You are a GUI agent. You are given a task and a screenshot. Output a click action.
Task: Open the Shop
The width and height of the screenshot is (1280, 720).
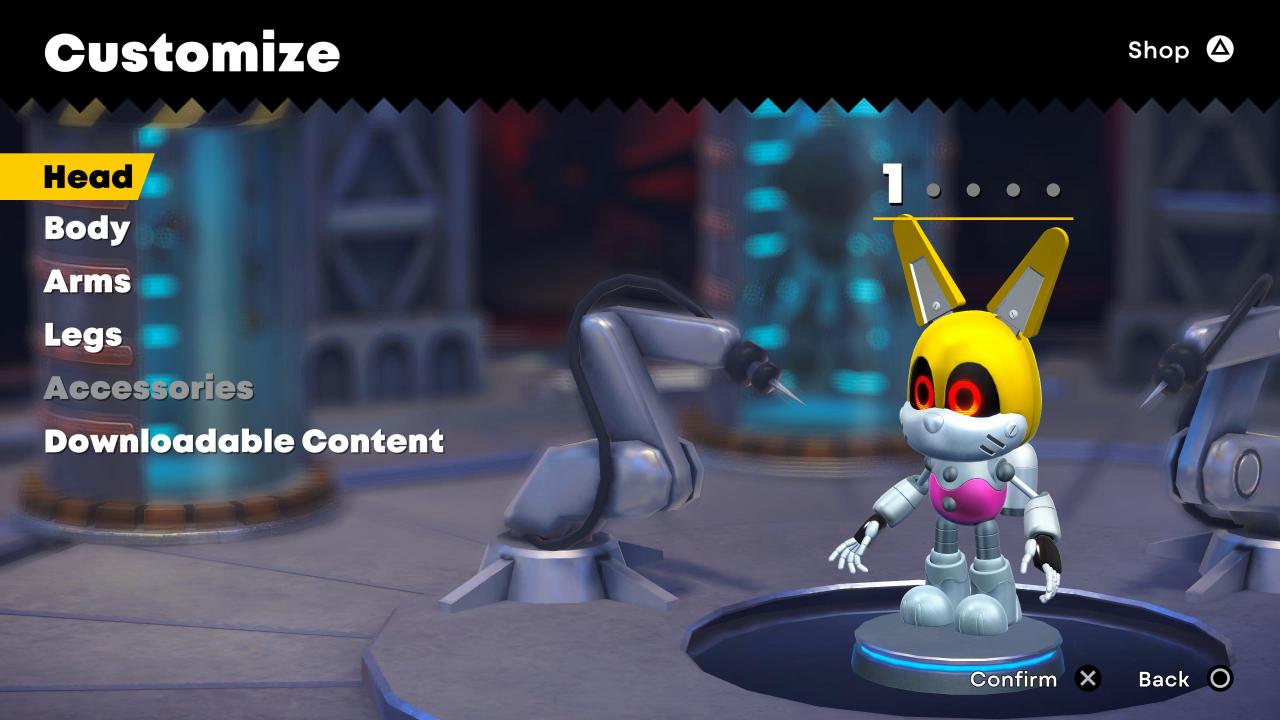1180,50
